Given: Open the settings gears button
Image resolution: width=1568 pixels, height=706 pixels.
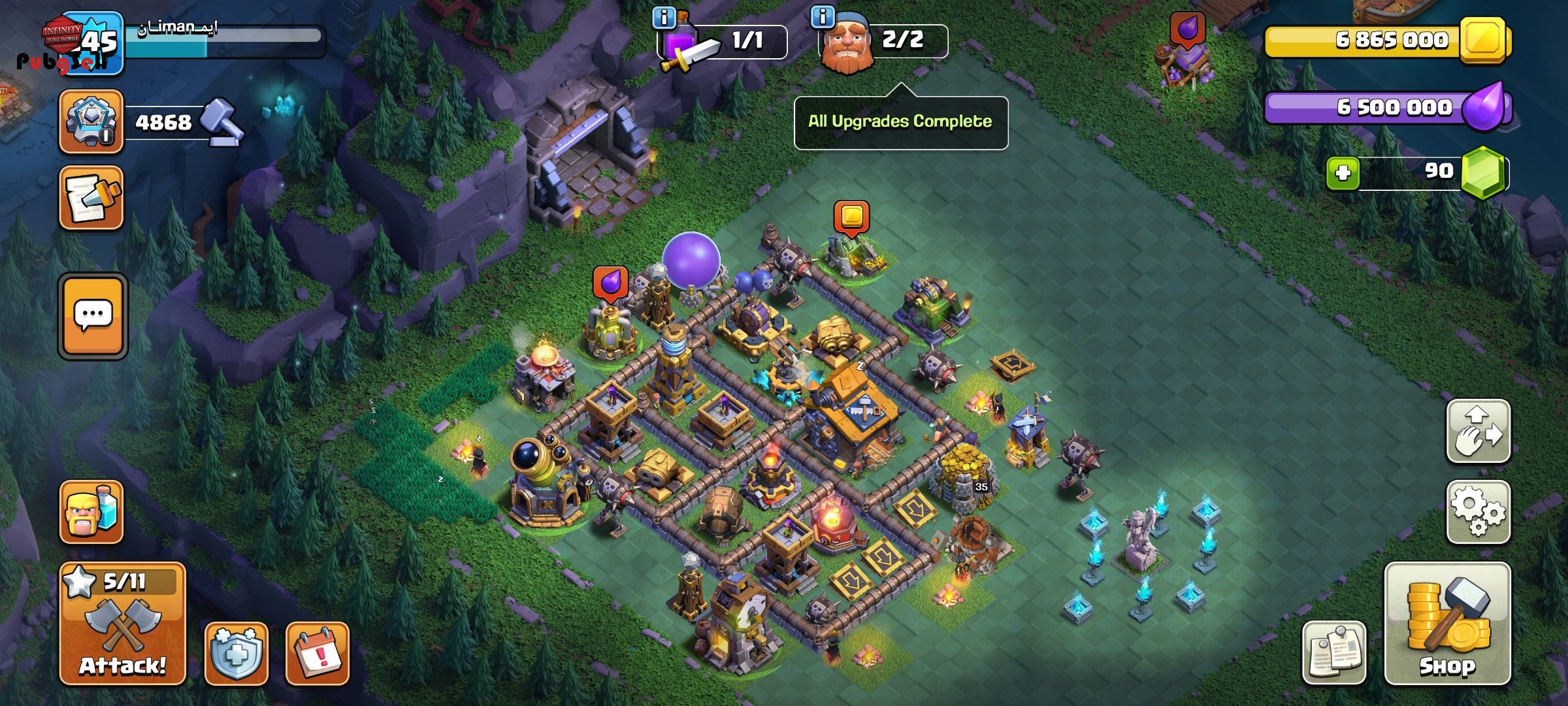Looking at the screenshot, I should coord(1478,512).
